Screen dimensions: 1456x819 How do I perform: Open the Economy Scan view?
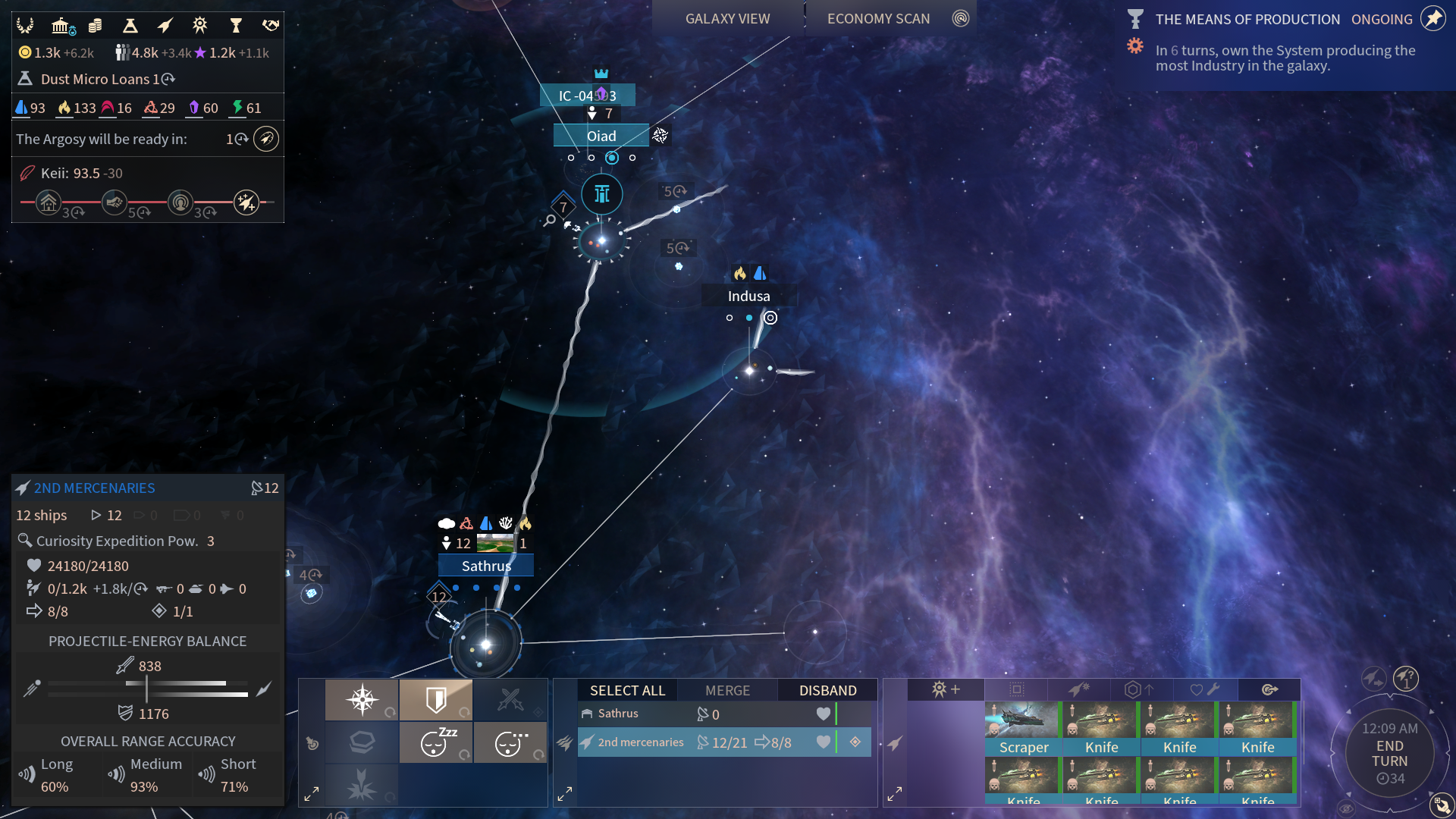878,19
